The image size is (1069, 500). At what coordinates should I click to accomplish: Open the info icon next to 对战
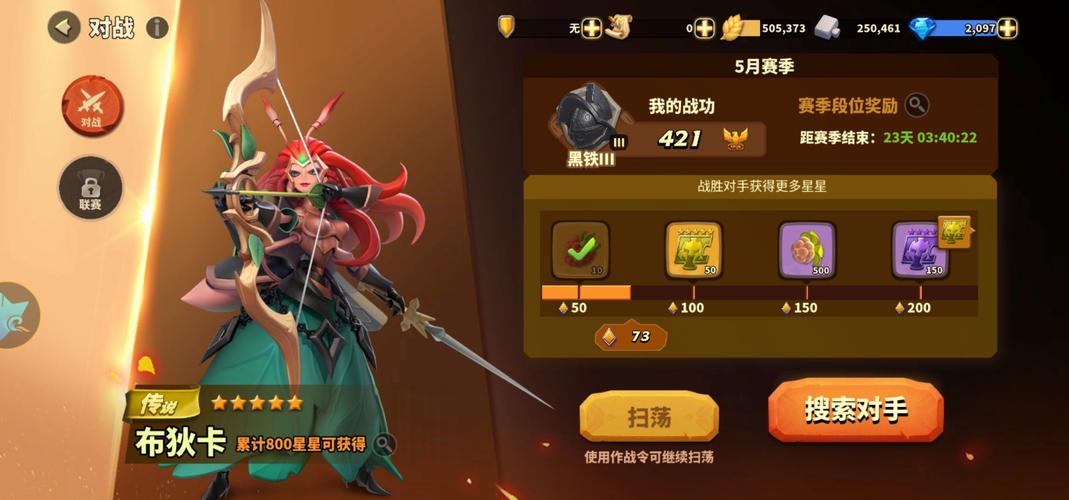(x=157, y=27)
